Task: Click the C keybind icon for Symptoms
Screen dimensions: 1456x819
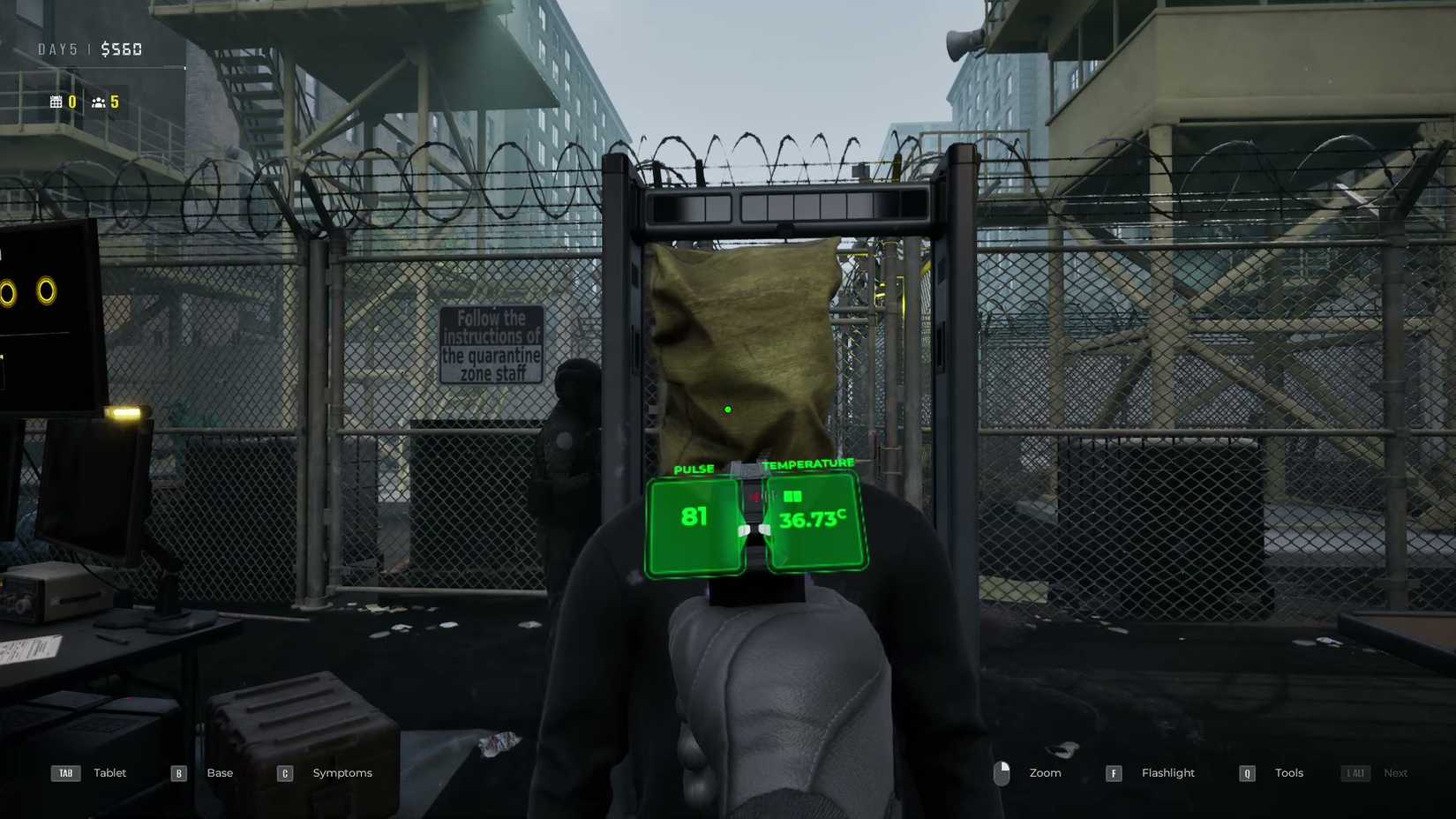Action: coord(284,772)
